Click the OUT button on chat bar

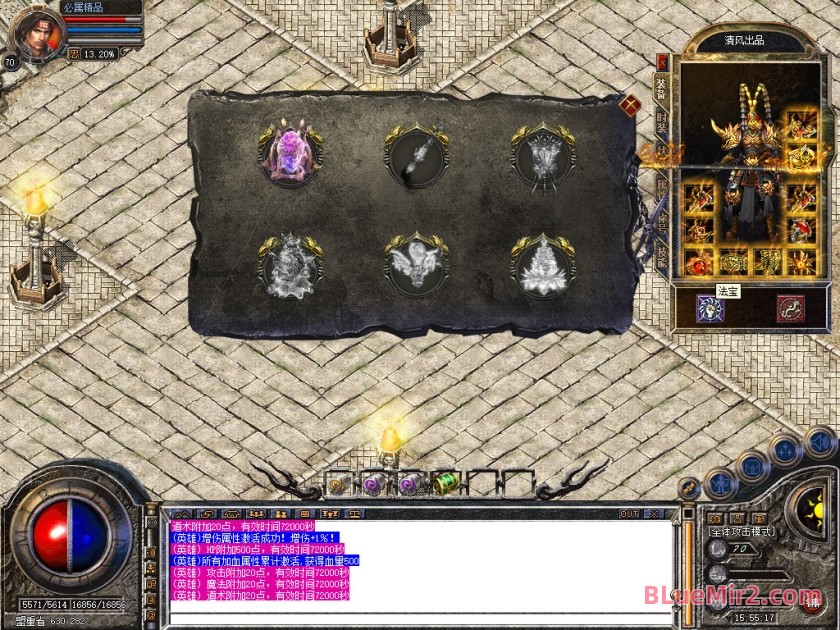pyautogui.click(x=629, y=514)
